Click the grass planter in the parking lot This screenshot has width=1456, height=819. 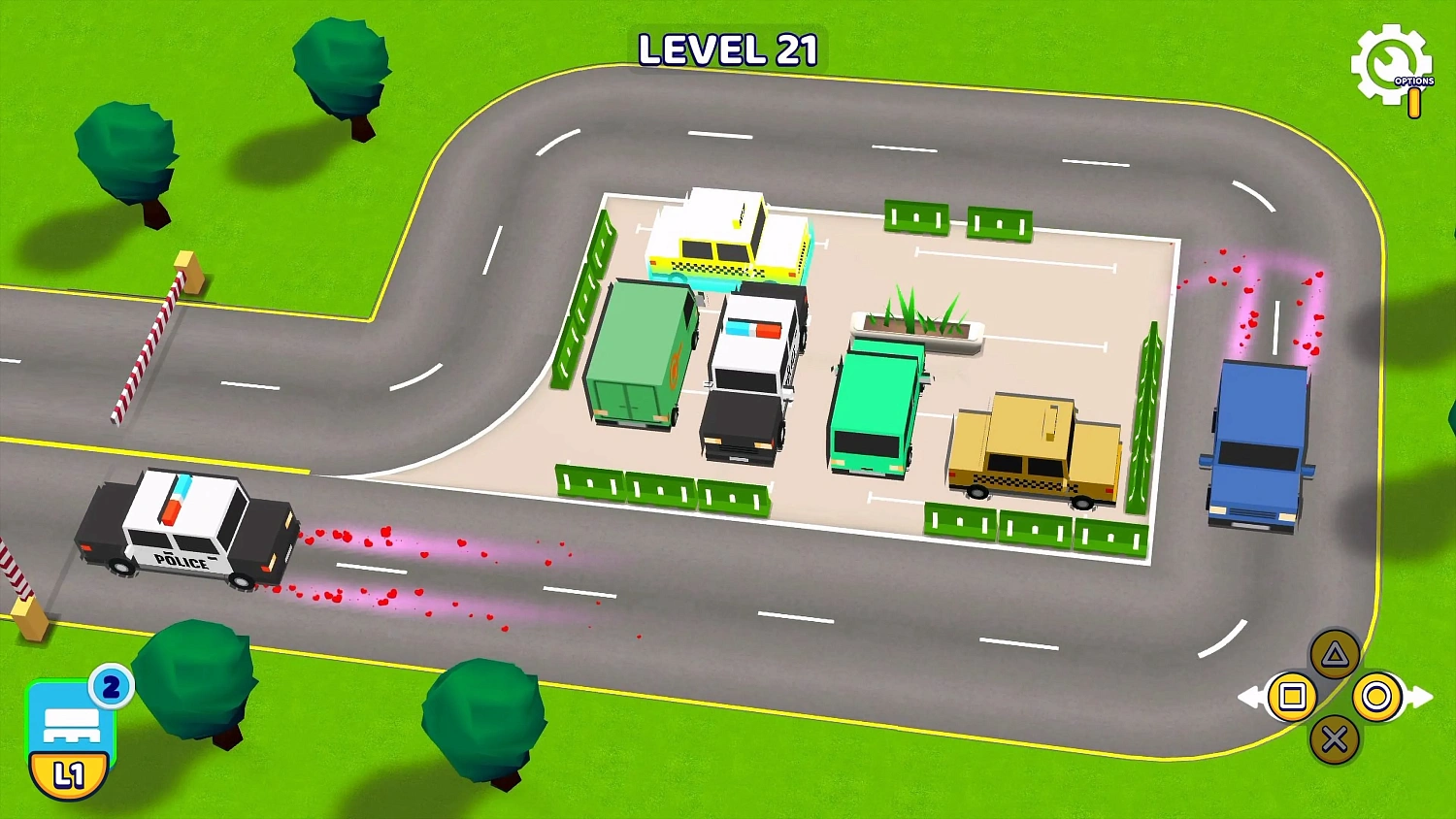[917, 325]
